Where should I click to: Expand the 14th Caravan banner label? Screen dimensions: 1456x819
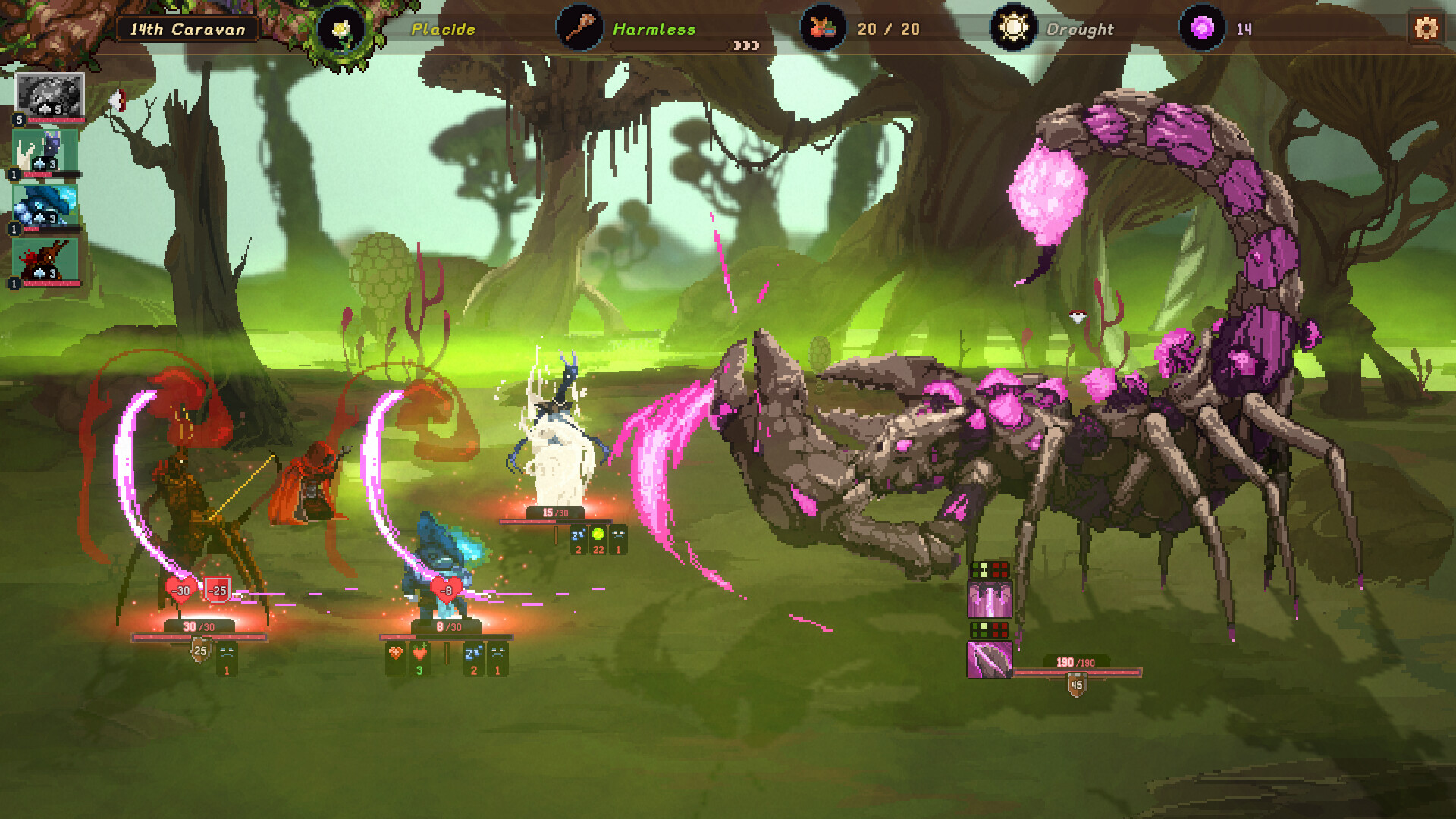coord(187,29)
